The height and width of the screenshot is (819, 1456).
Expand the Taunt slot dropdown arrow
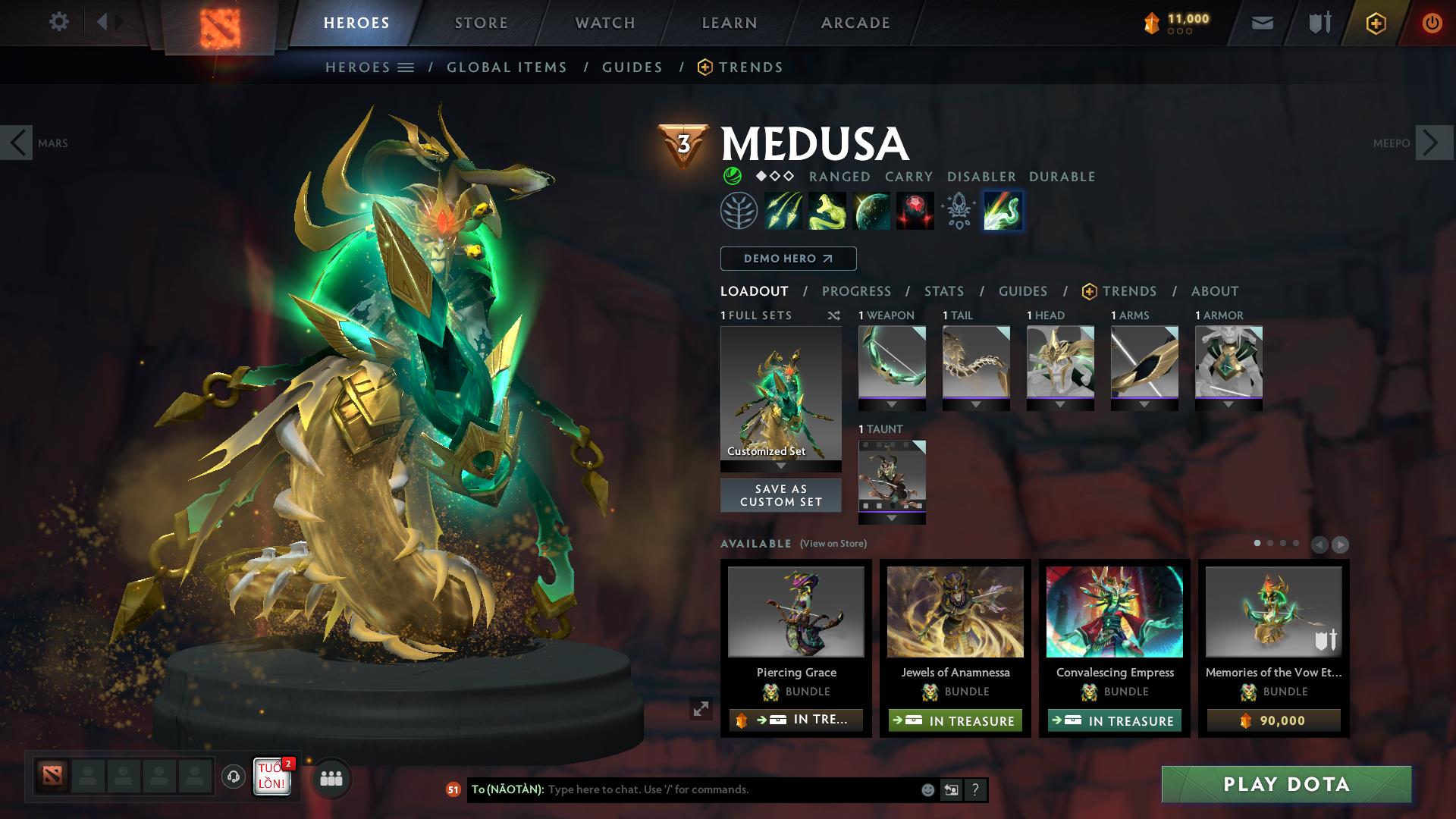pyautogui.click(x=892, y=518)
